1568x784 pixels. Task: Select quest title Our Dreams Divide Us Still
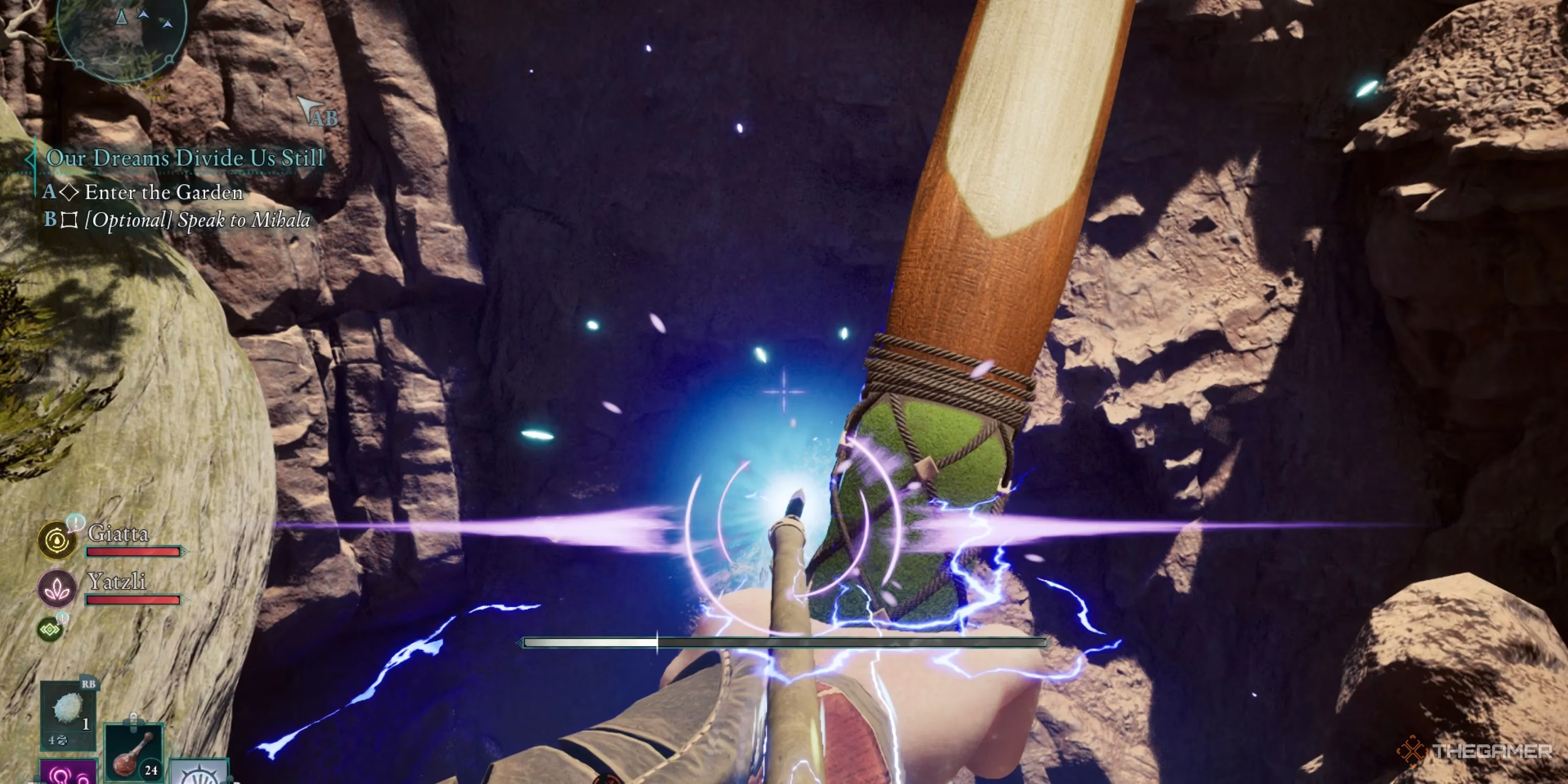186,158
